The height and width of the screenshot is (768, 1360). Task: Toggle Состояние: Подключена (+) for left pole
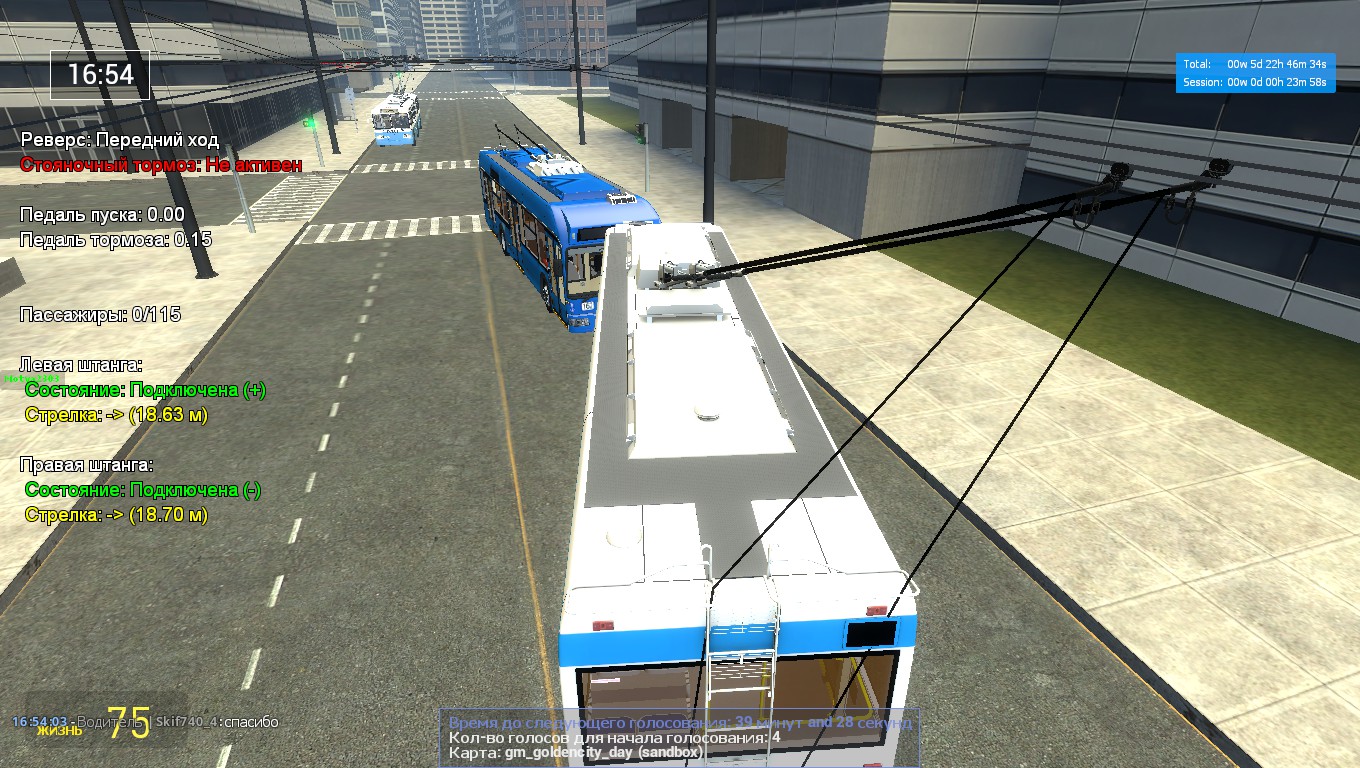pyautogui.click(x=144, y=390)
